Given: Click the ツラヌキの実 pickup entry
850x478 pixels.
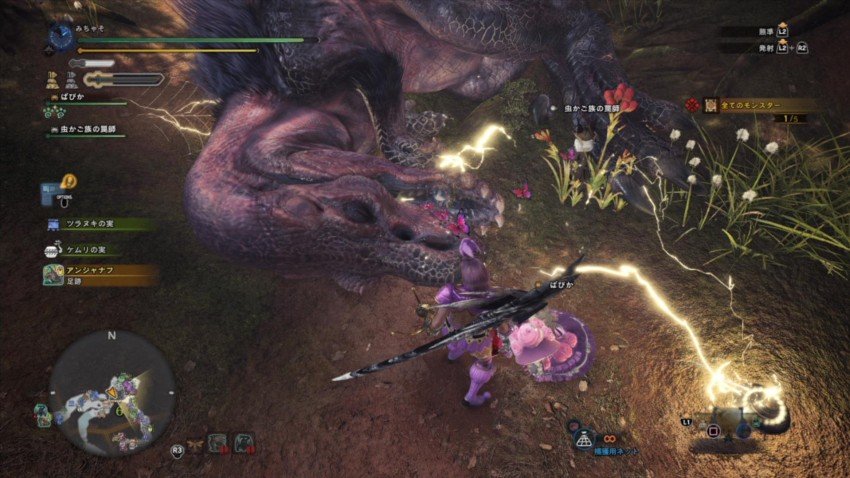Looking at the screenshot, I should coord(98,225).
